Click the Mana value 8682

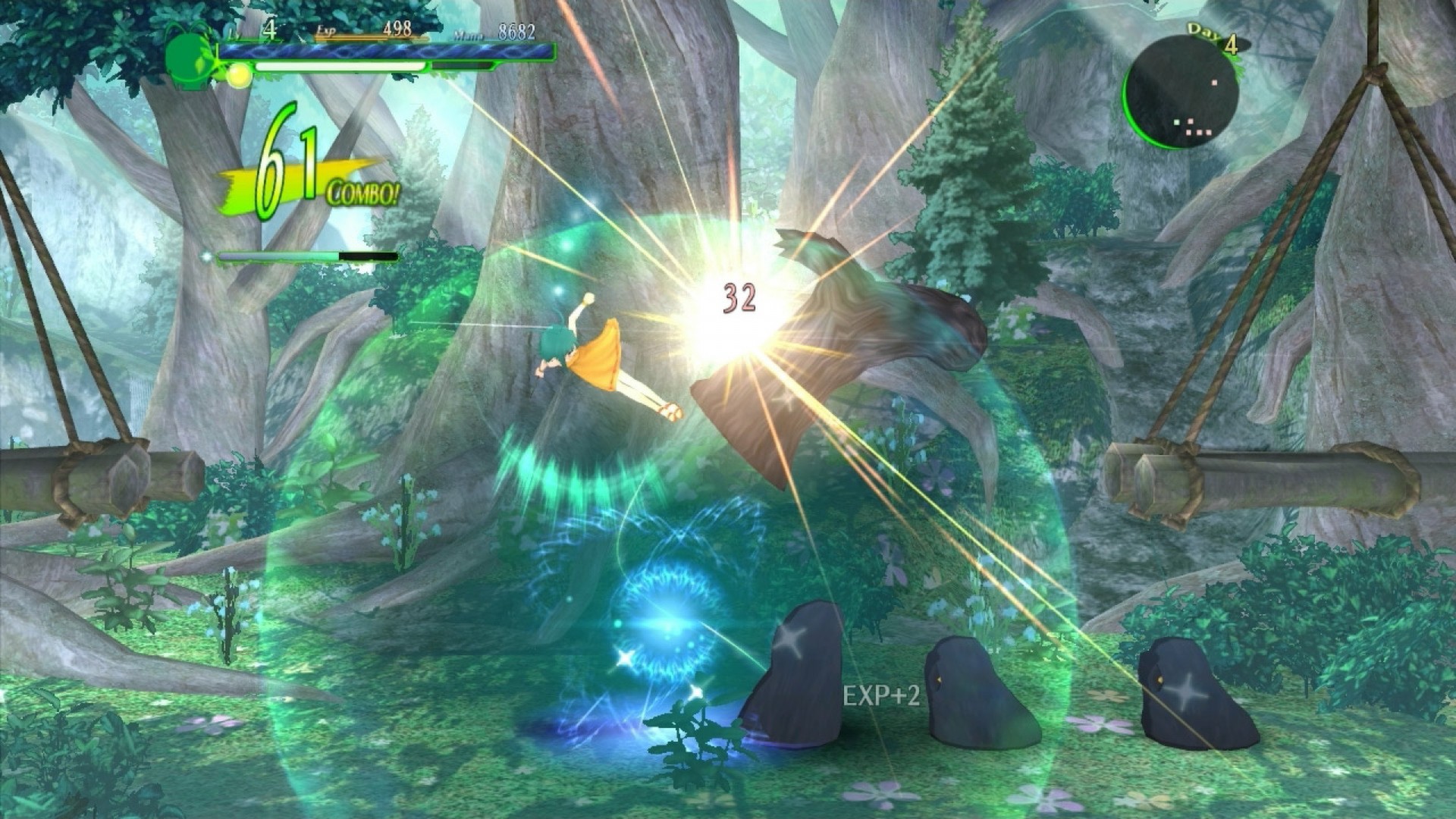516,30
